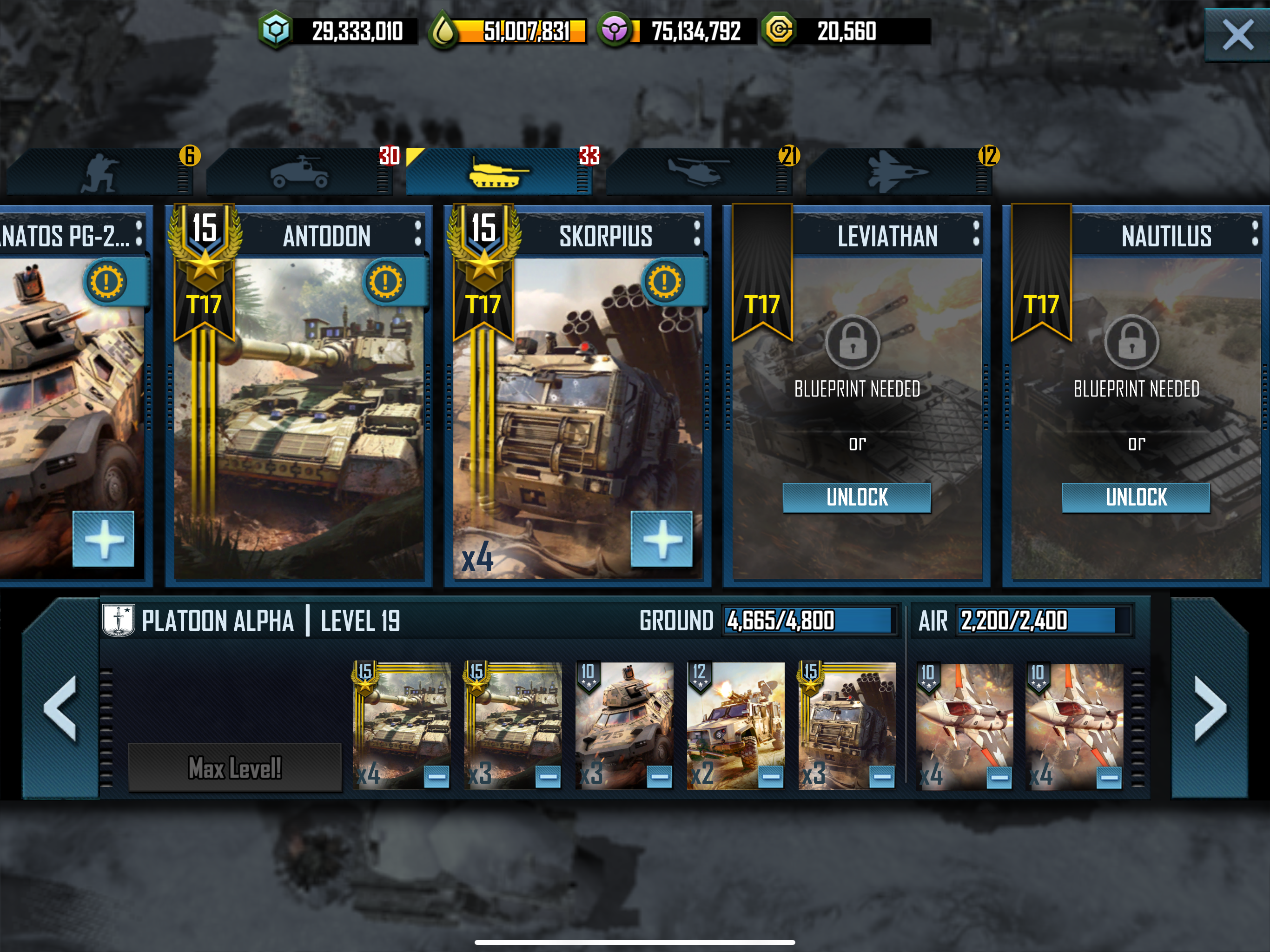The height and width of the screenshot is (952, 1270).
Task: Open Leviathan card options menu
Action: (976, 234)
